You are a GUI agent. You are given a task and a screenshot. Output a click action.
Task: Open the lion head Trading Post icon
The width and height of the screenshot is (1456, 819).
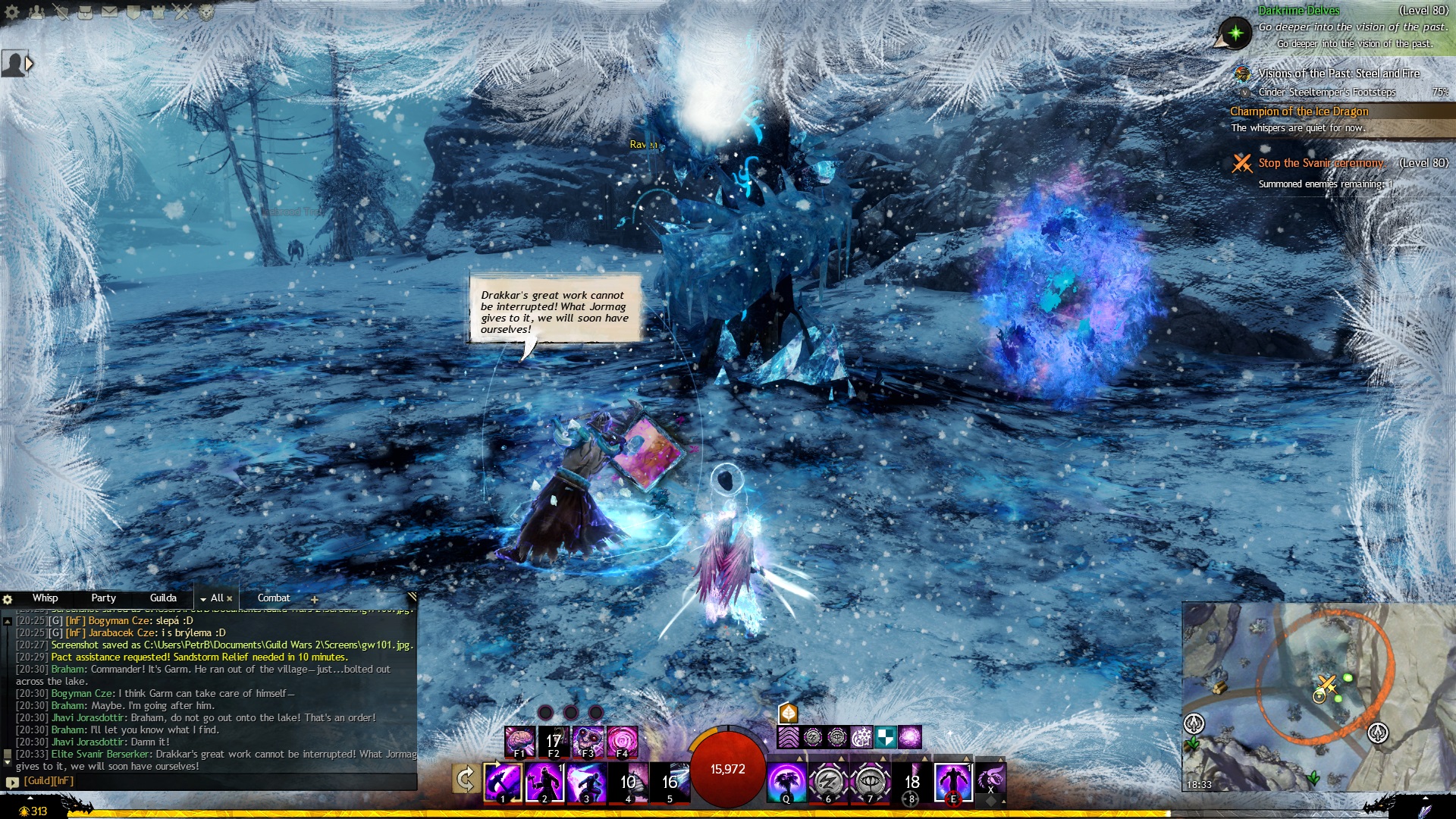coord(206,11)
